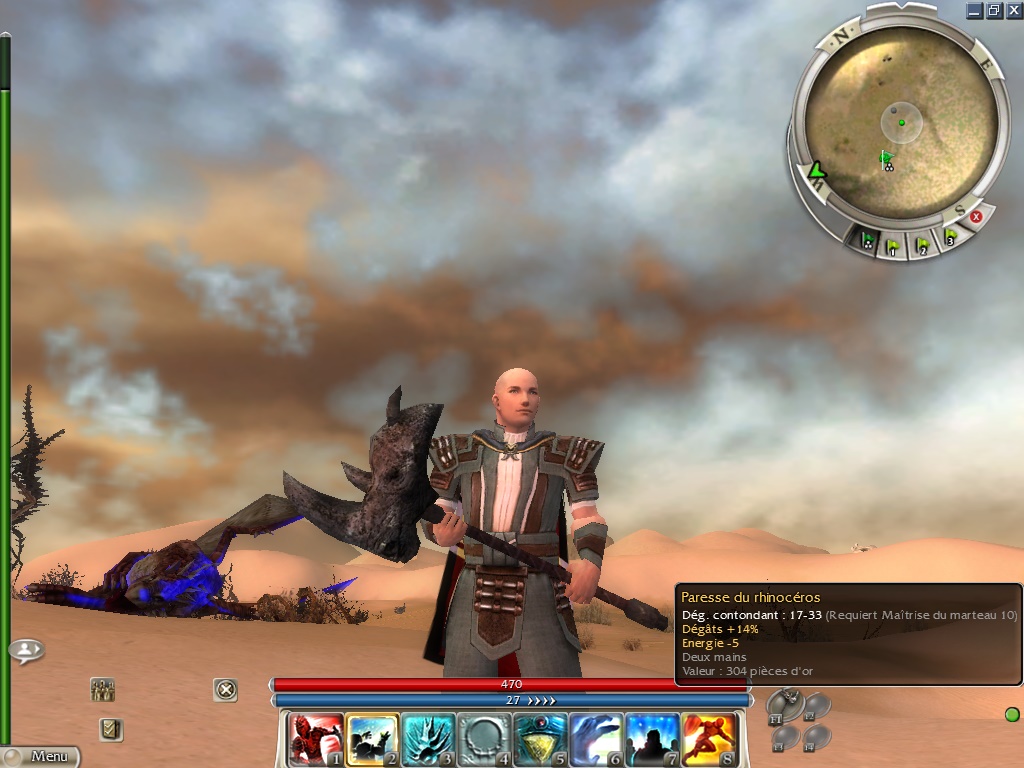Open the party panel icon

(x=102, y=689)
